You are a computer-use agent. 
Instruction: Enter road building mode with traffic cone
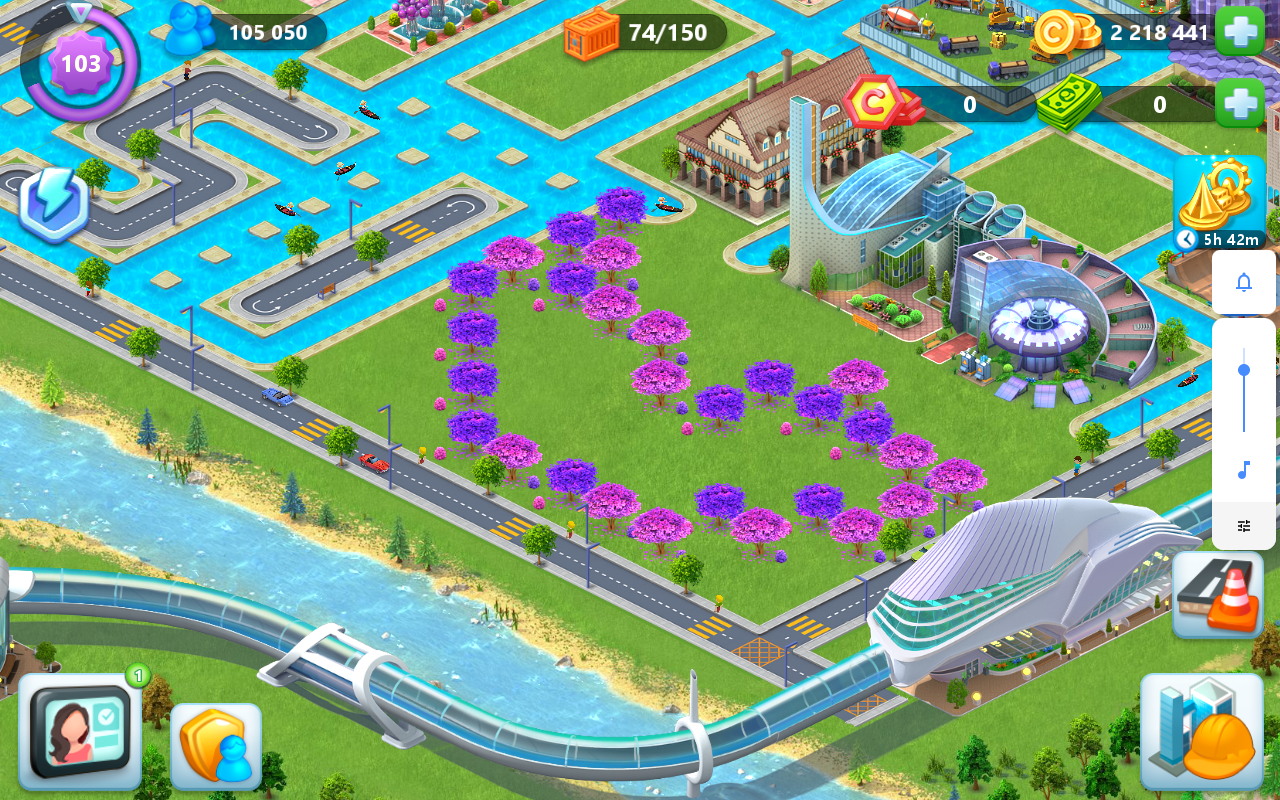click(1218, 593)
